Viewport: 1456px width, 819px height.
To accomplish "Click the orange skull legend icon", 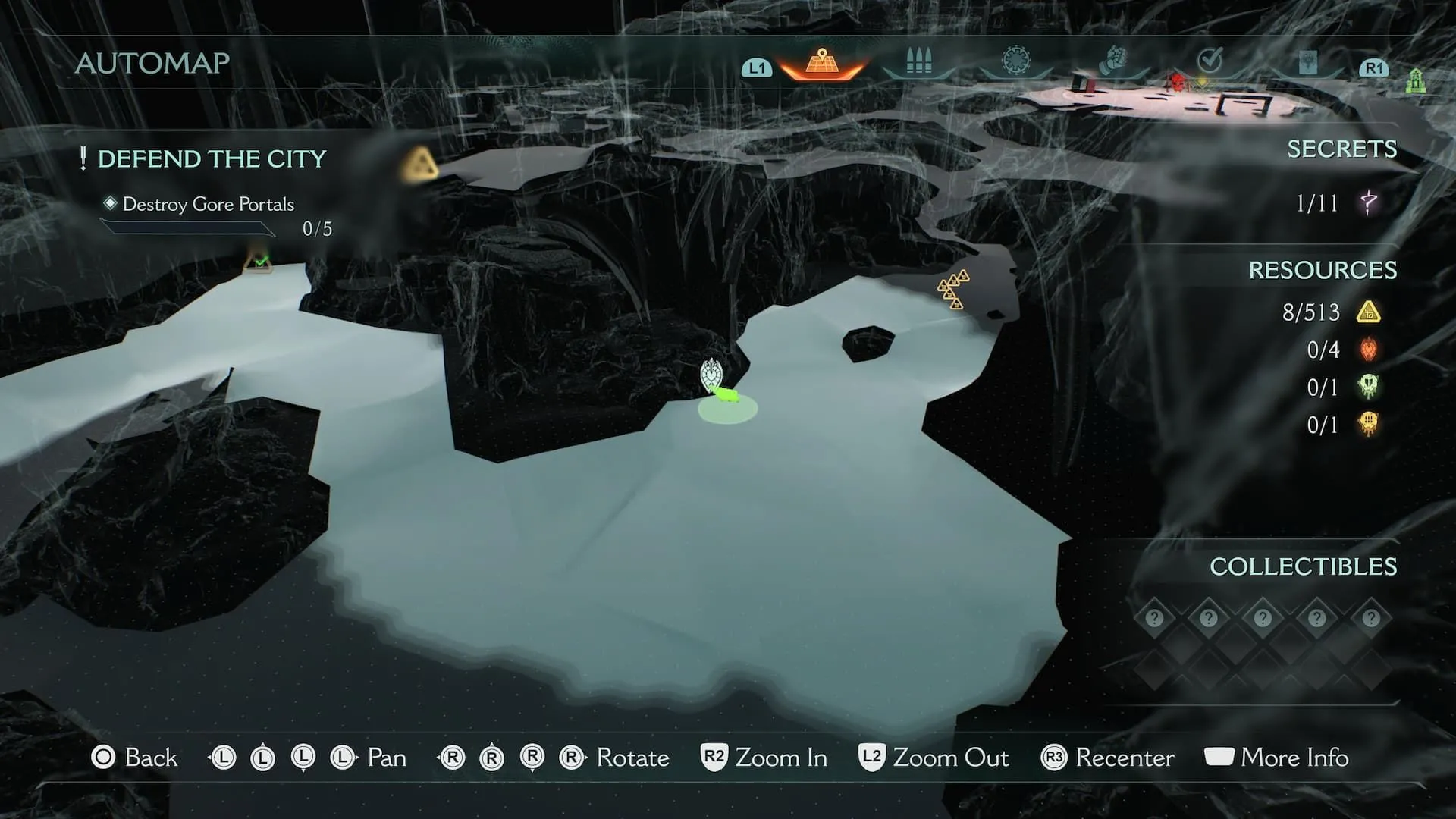I will pos(1368,424).
